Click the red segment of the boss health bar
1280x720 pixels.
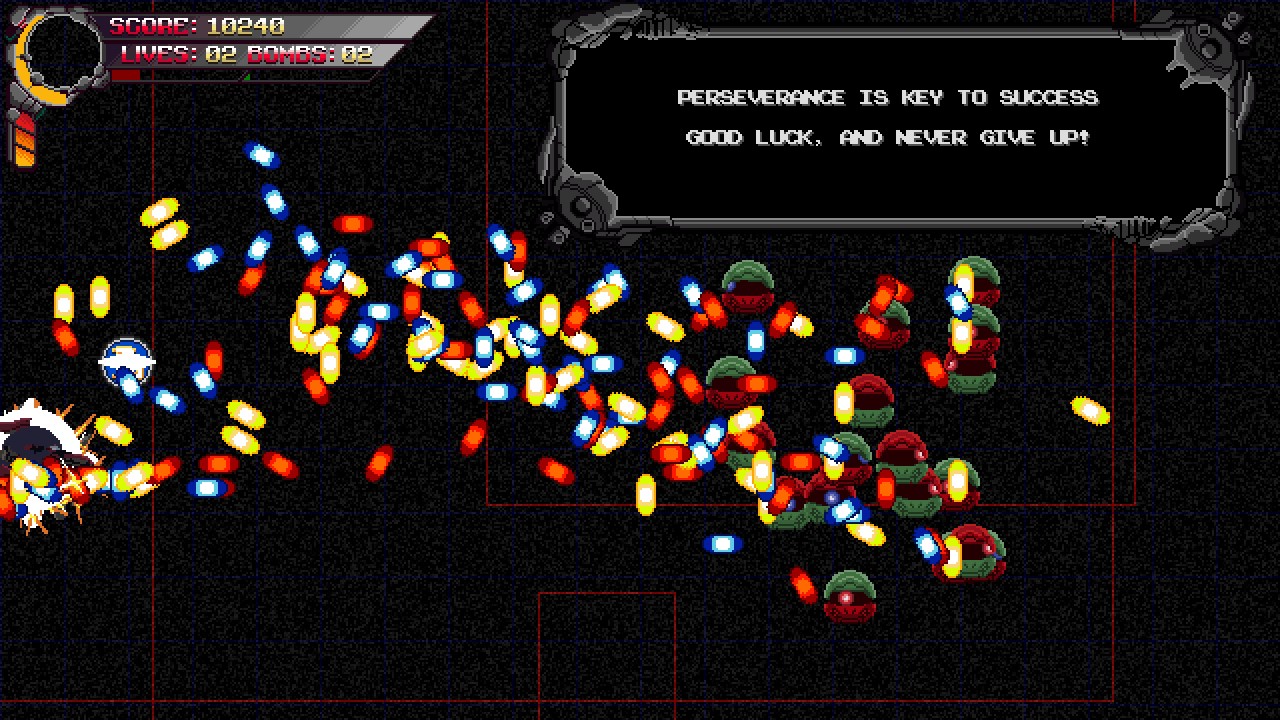(x=125, y=75)
